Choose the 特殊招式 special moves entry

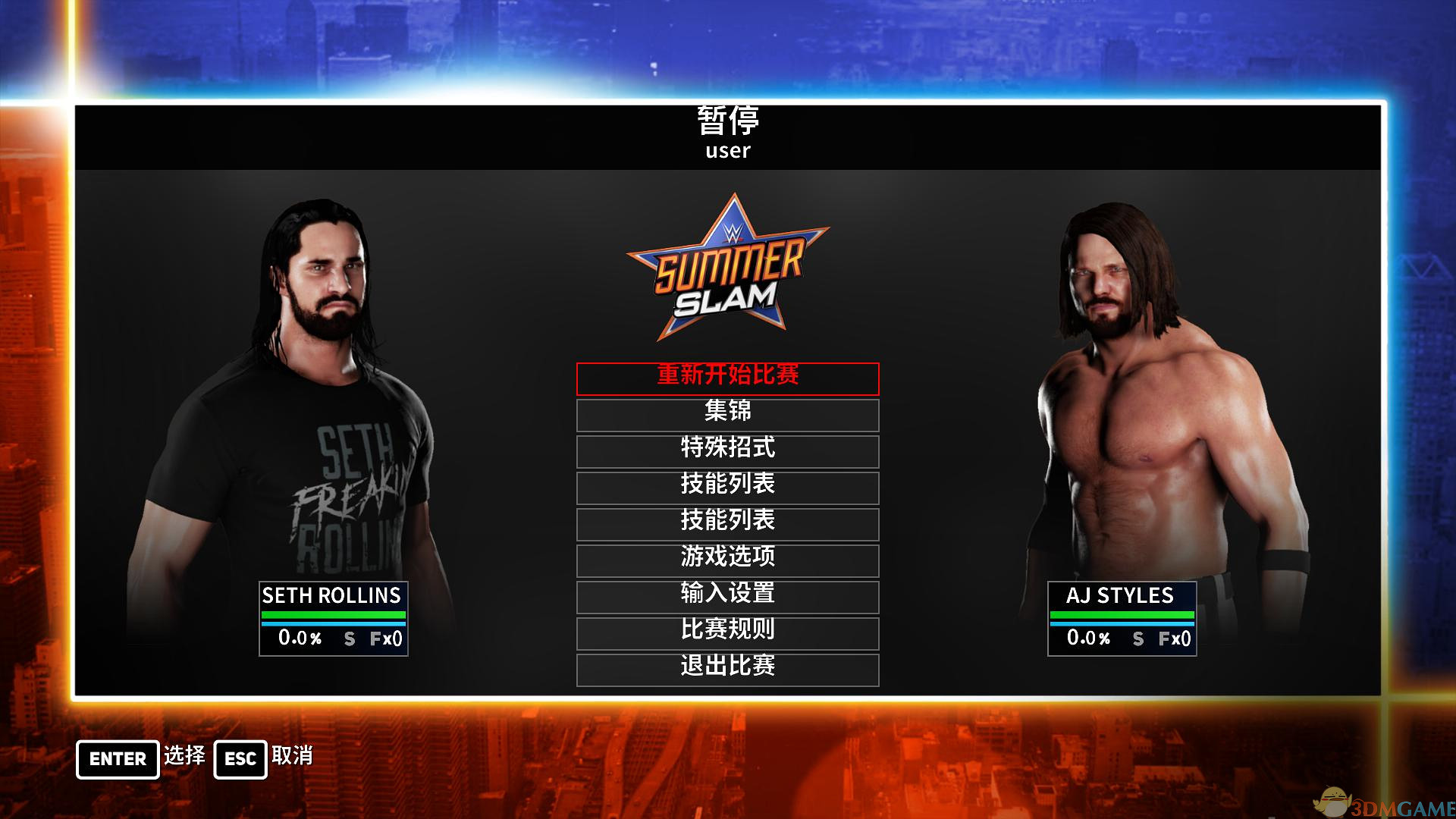[x=727, y=451]
